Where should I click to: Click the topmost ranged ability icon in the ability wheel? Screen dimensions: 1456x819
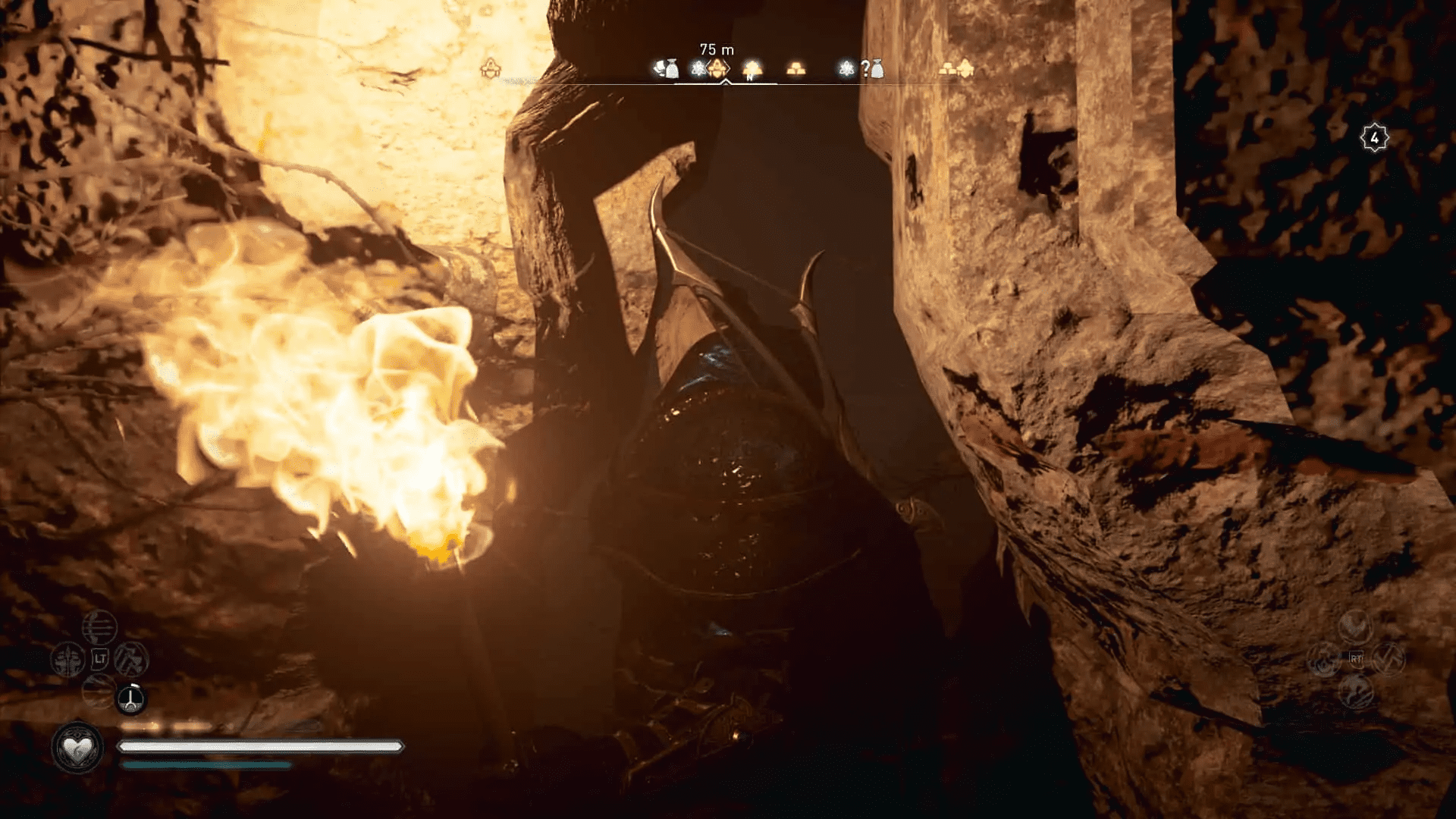pos(100,629)
